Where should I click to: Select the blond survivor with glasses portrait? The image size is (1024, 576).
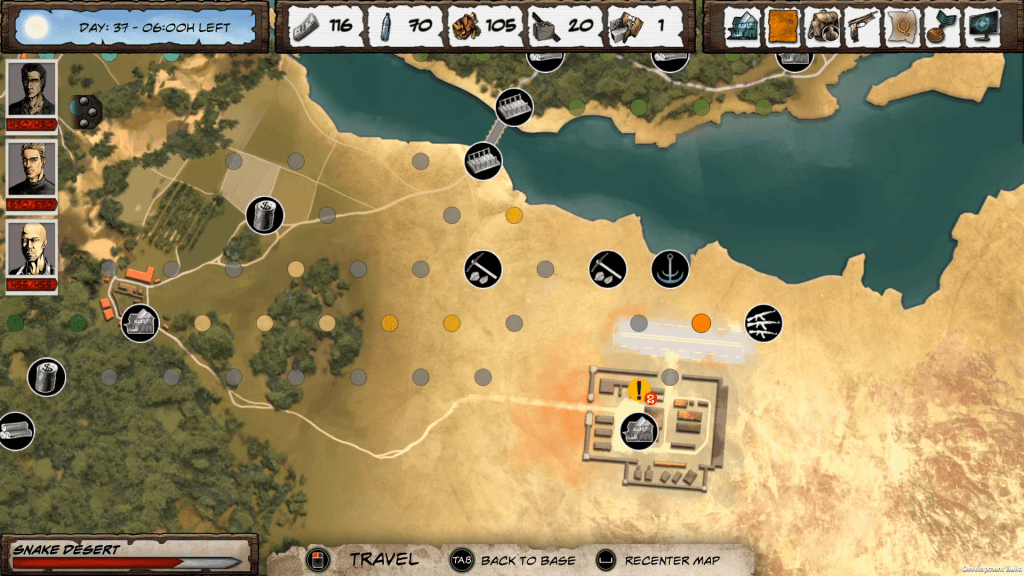[31, 168]
